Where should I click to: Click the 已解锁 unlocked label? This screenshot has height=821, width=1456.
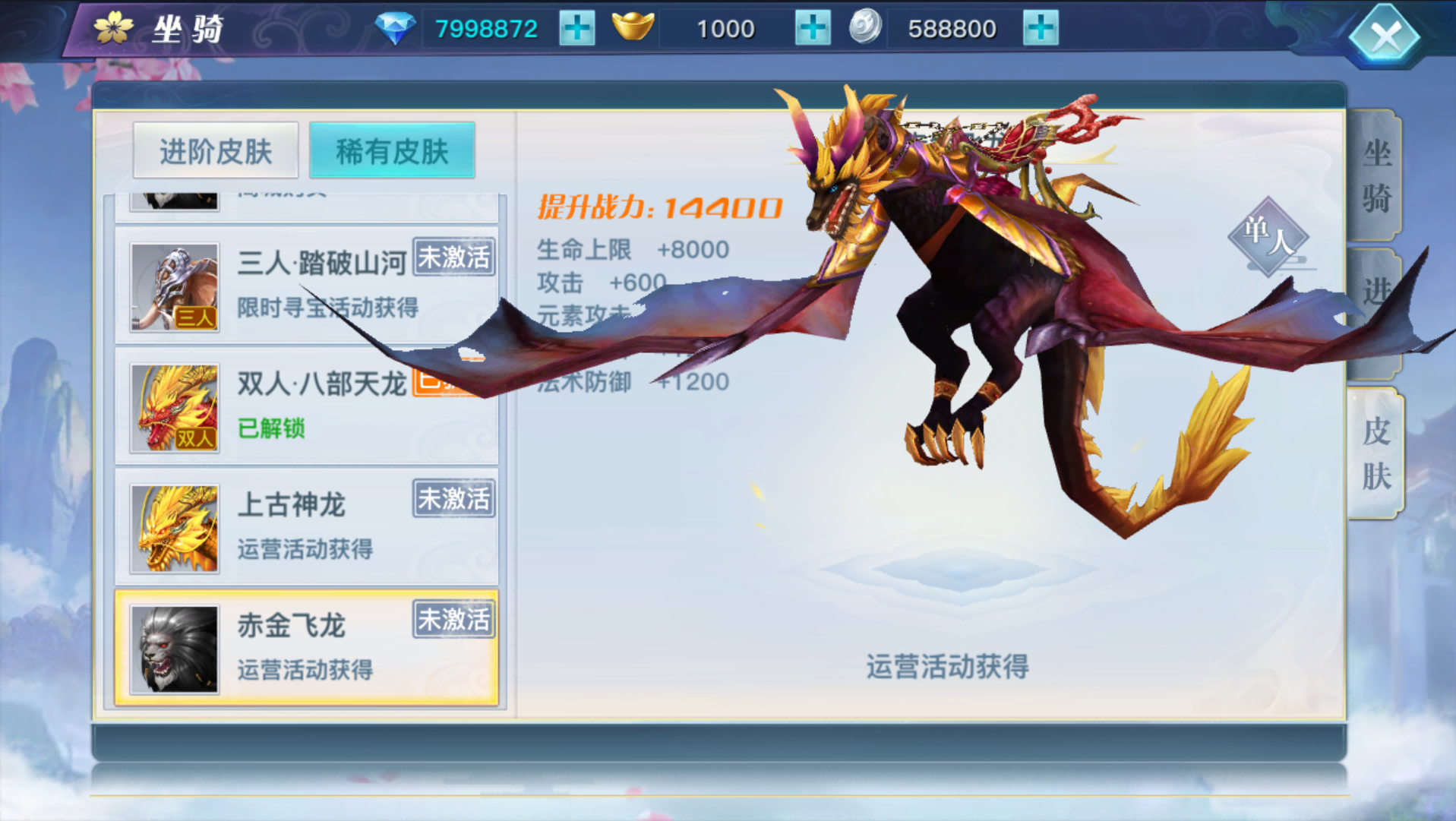[x=270, y=428]
